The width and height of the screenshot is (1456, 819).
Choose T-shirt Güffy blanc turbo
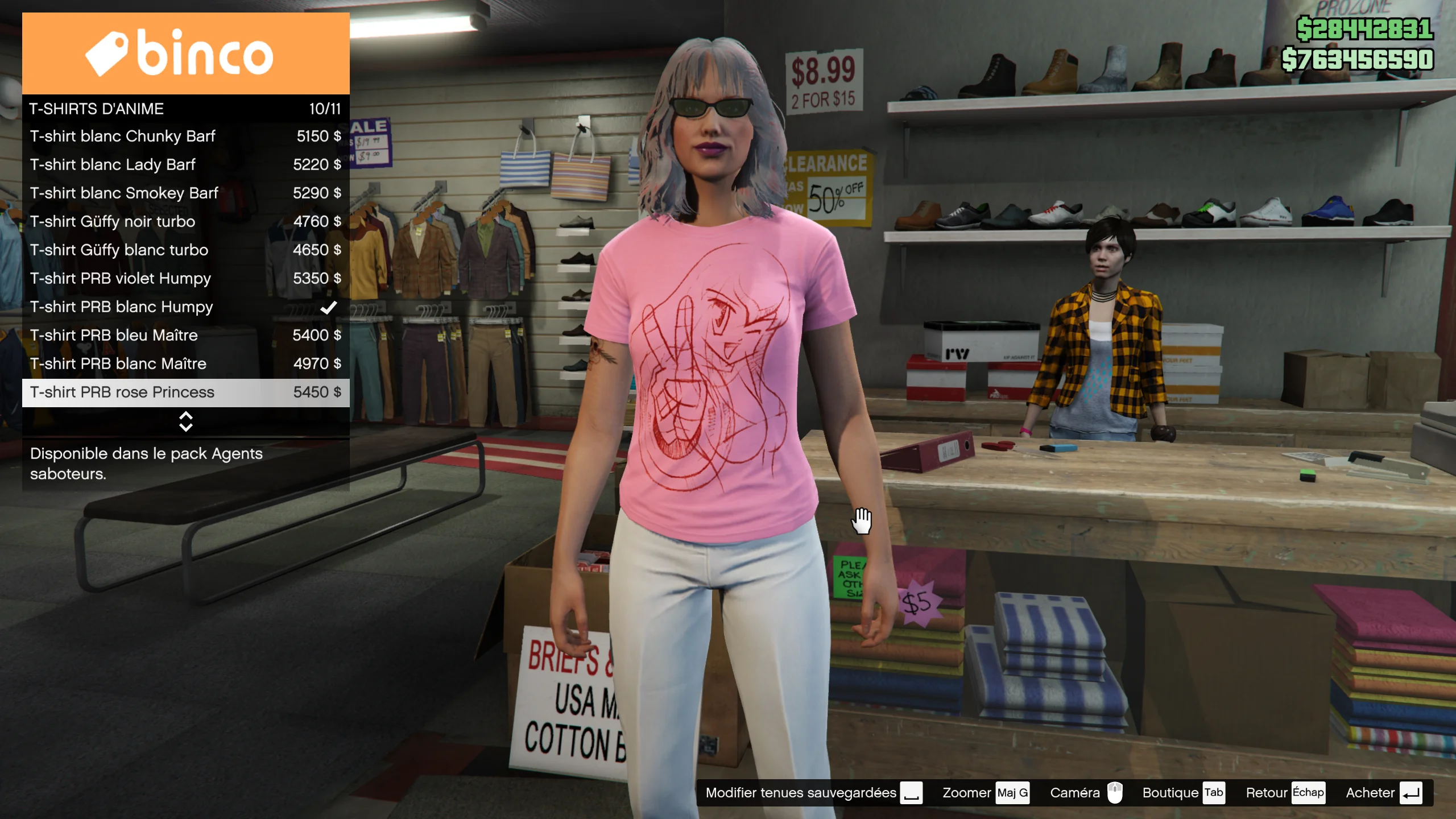(x=185, y=250)
